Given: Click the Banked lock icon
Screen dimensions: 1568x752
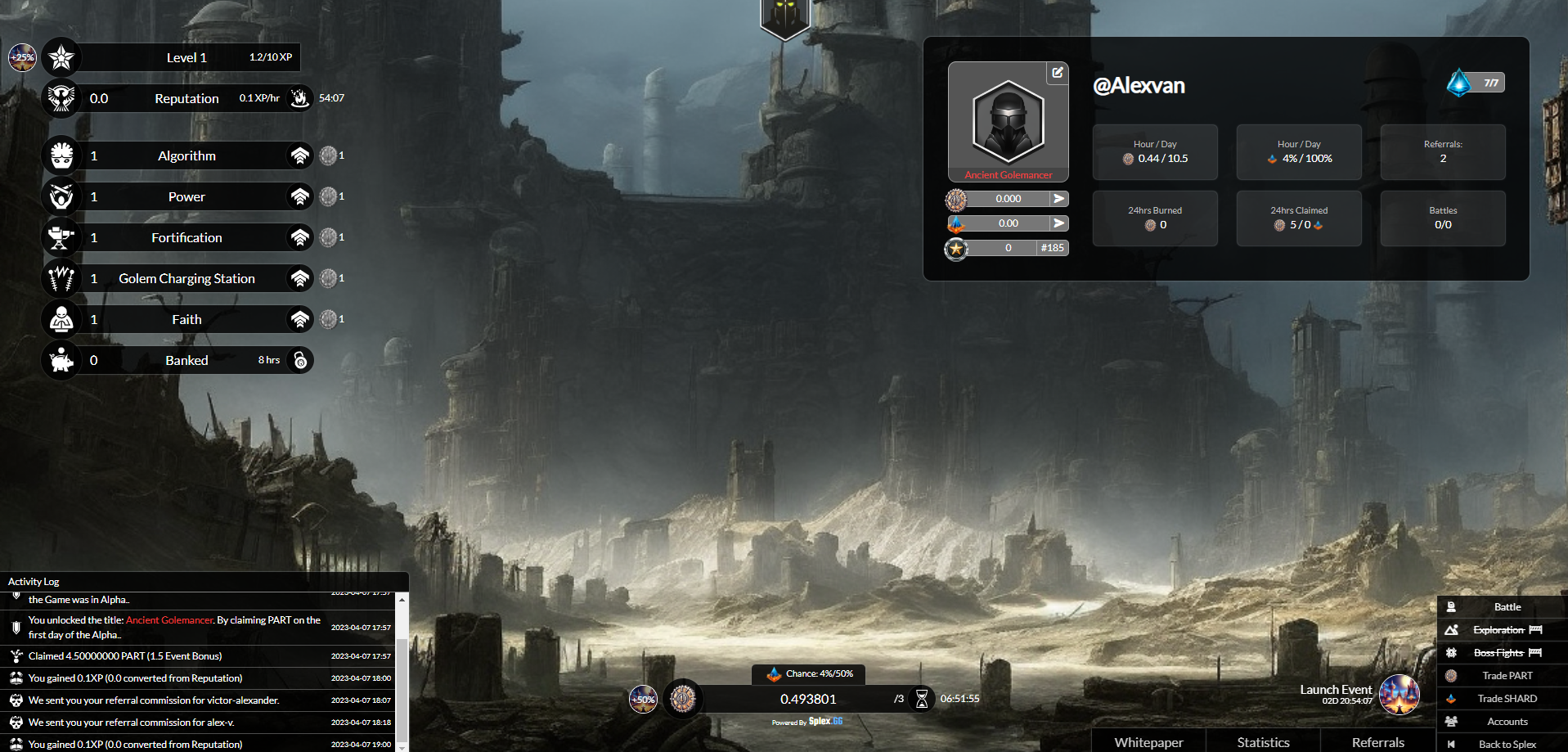Looking at the screenshot, I should 300,360.
